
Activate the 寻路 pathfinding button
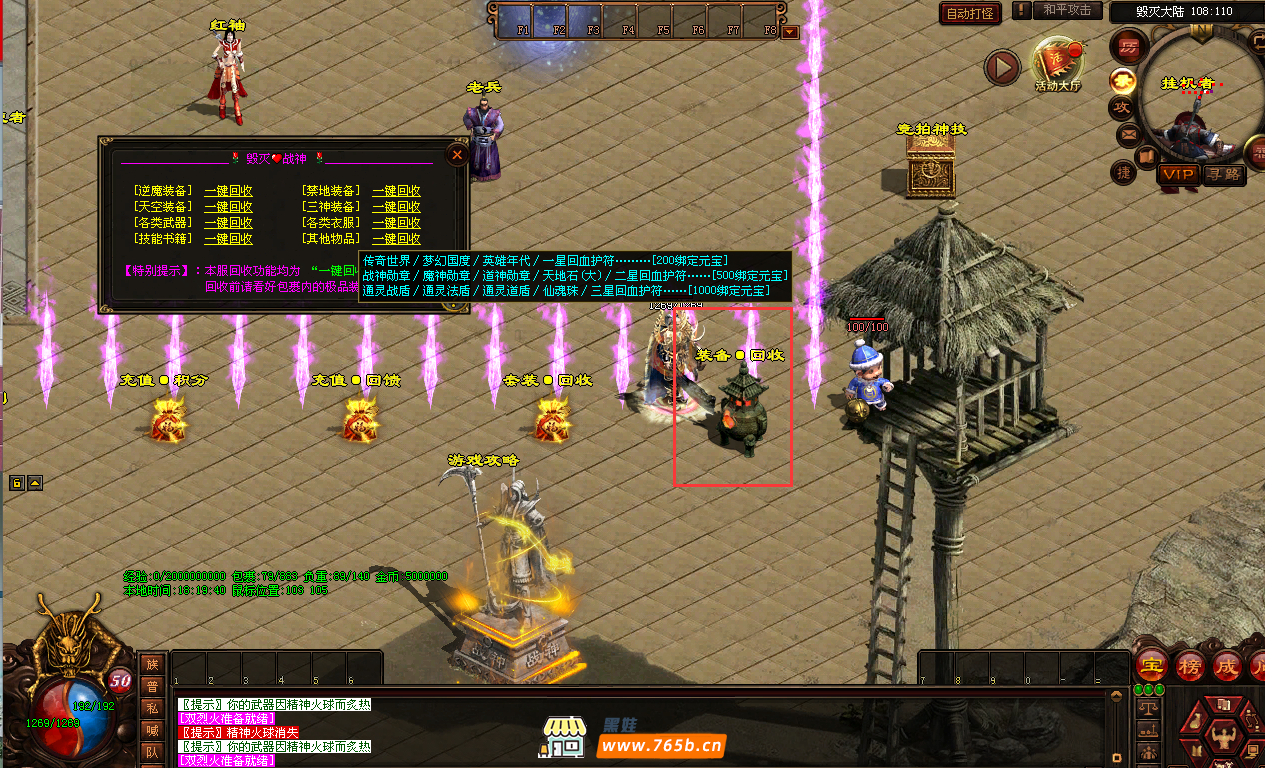pyautogui.click(x=1222, y=174)
